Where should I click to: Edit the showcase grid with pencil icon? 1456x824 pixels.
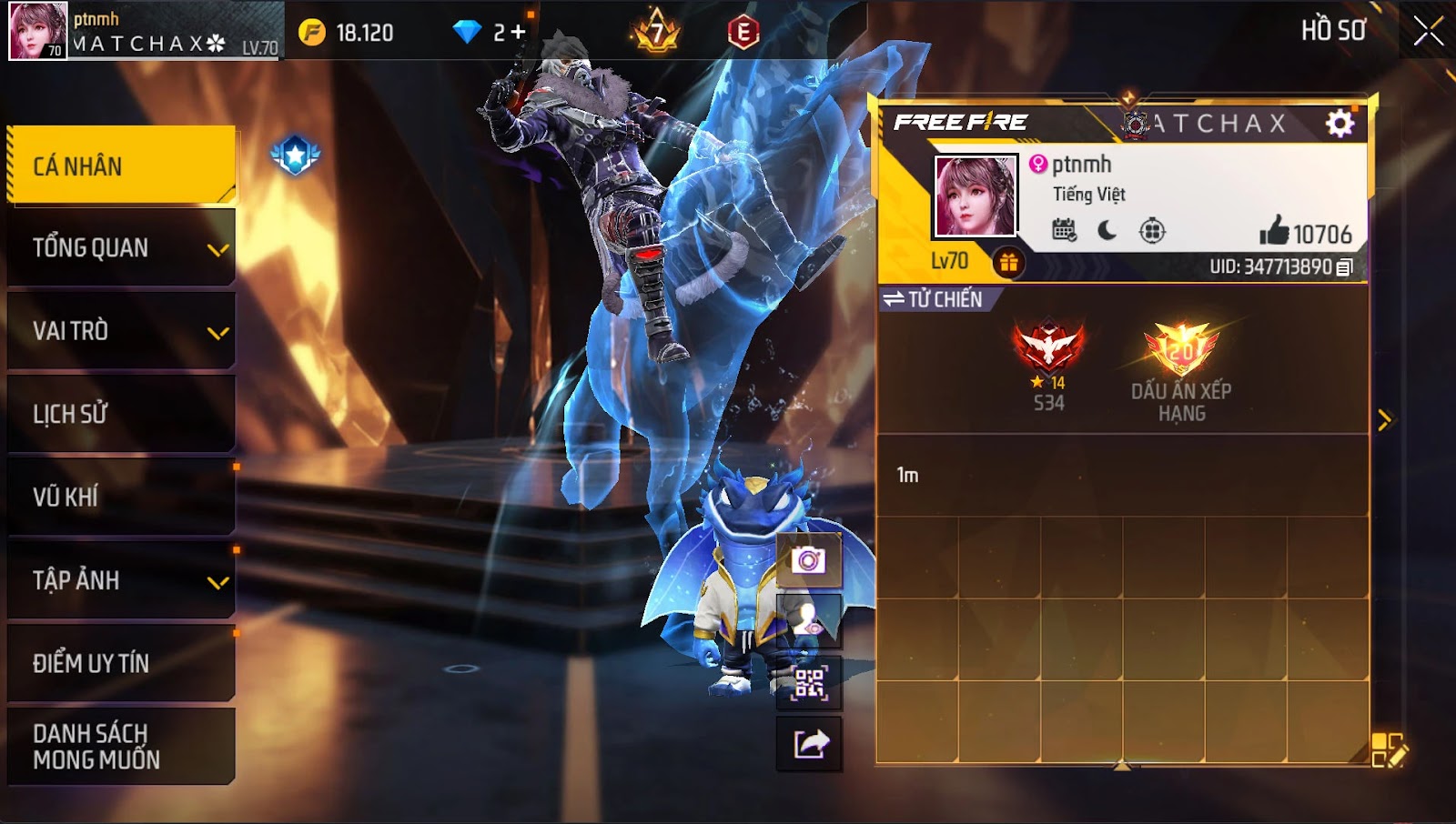point(1389,750)
